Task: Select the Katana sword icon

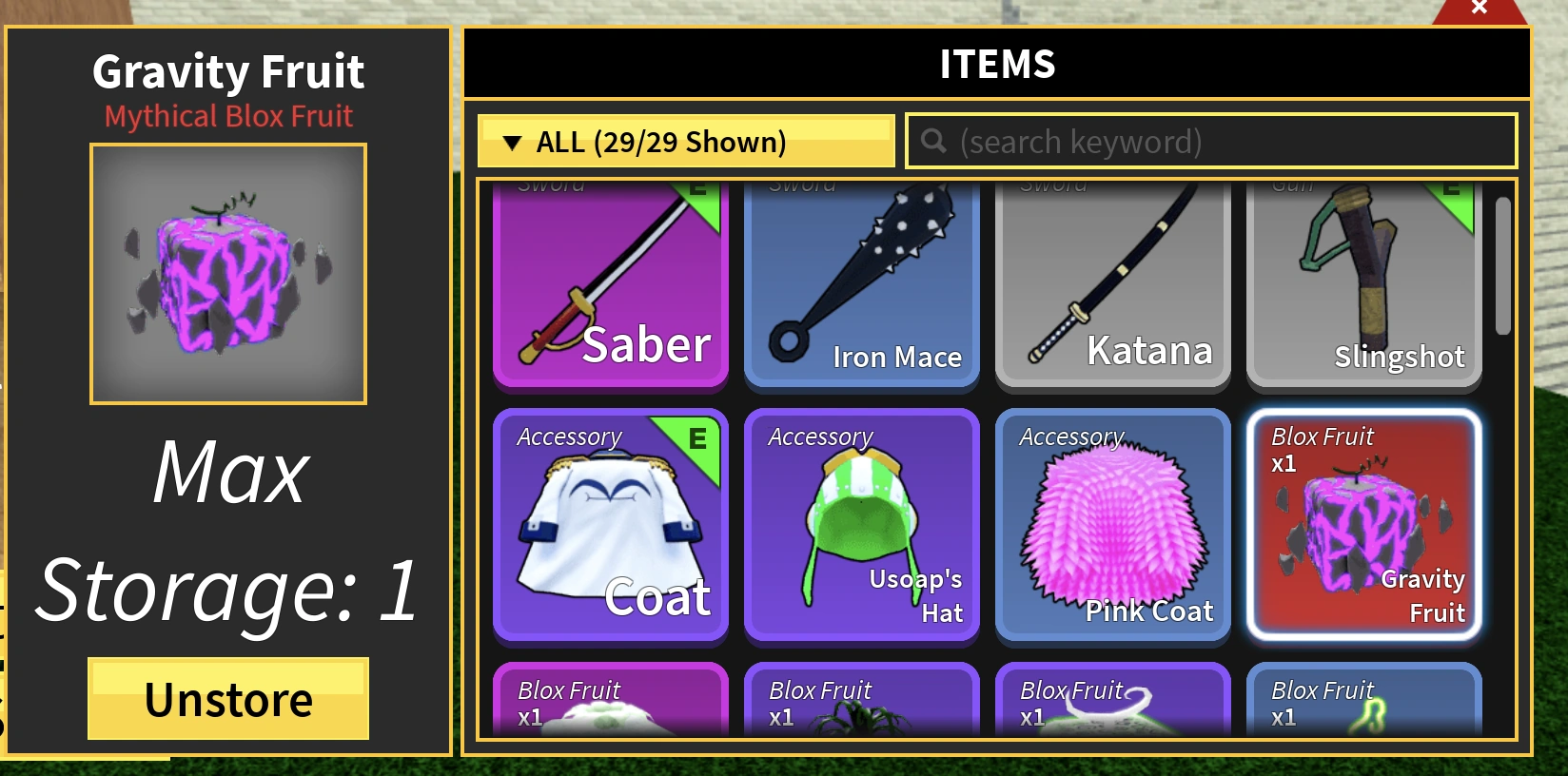Action: [1112, 285]
